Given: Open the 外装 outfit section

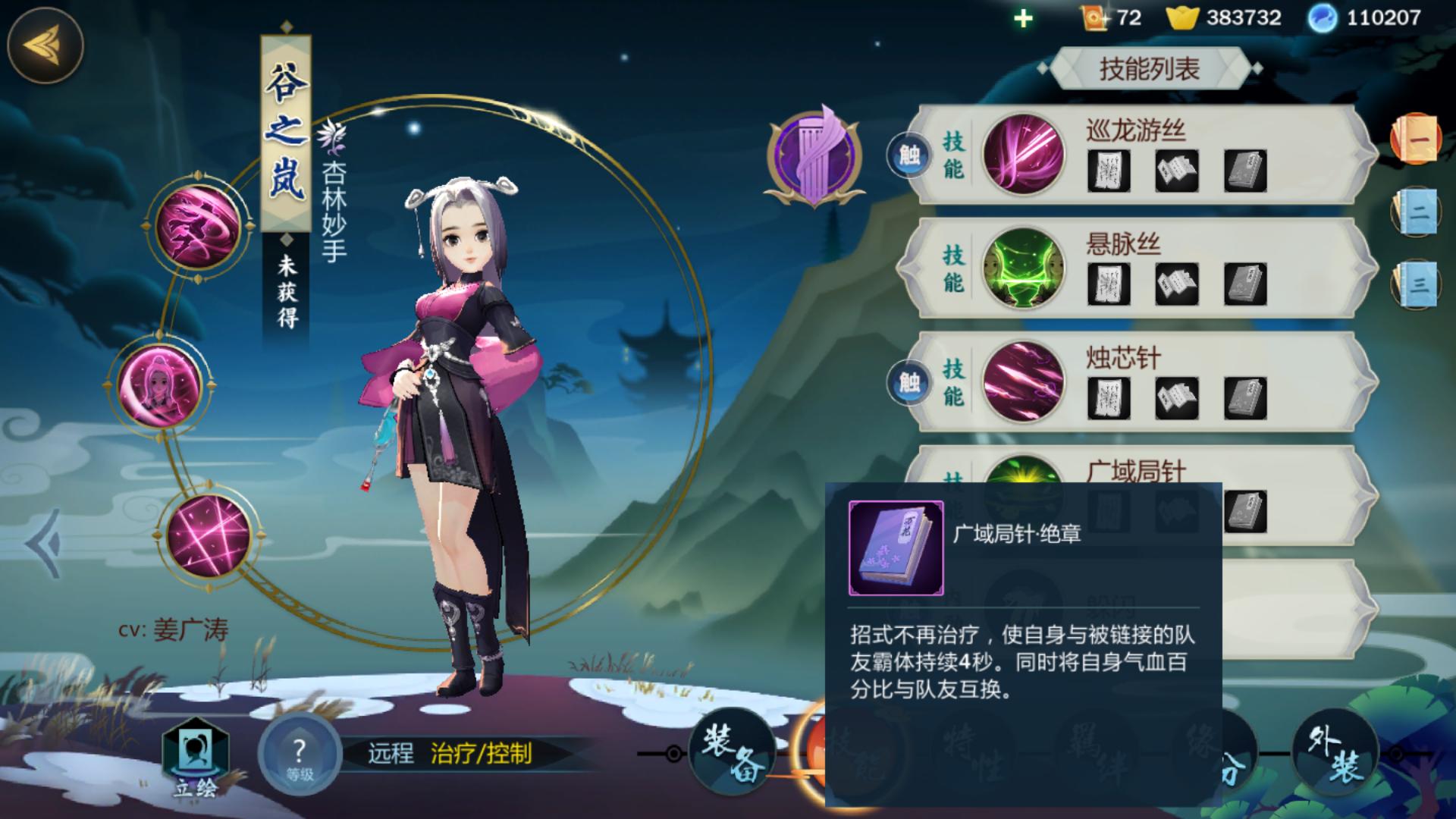Looking at the screenshot, I should pos(1335,752).
